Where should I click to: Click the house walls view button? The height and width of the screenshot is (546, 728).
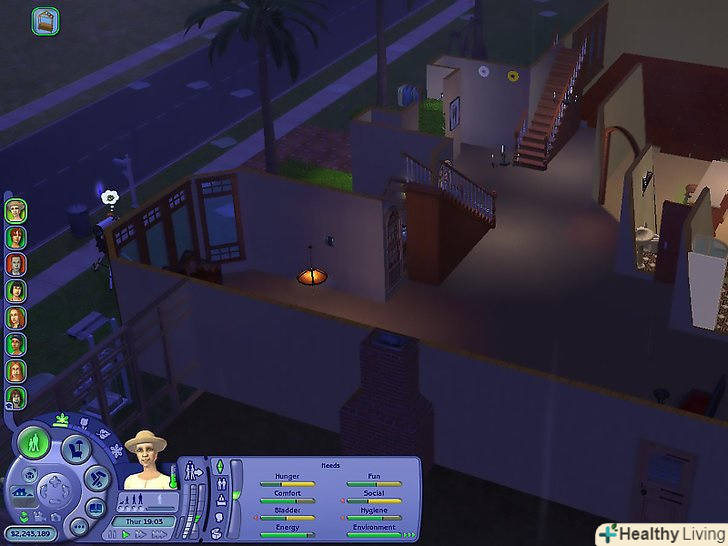[x=19, y=493]
